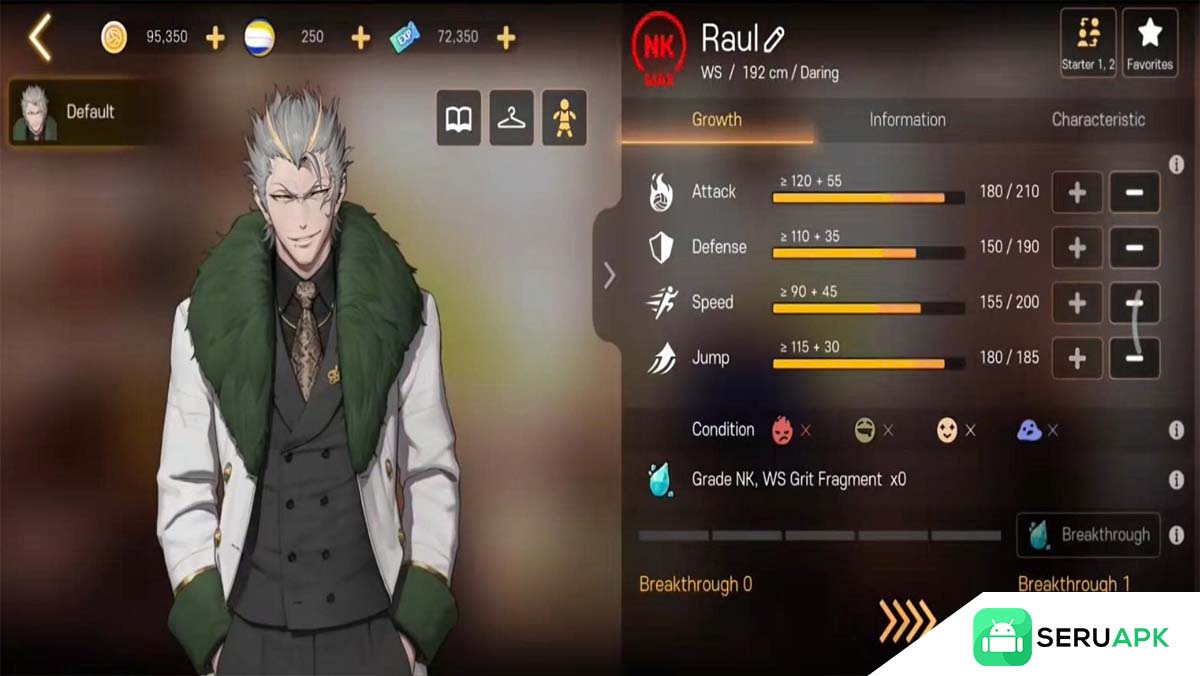Go back using the arrow button

tap(40, 38)
